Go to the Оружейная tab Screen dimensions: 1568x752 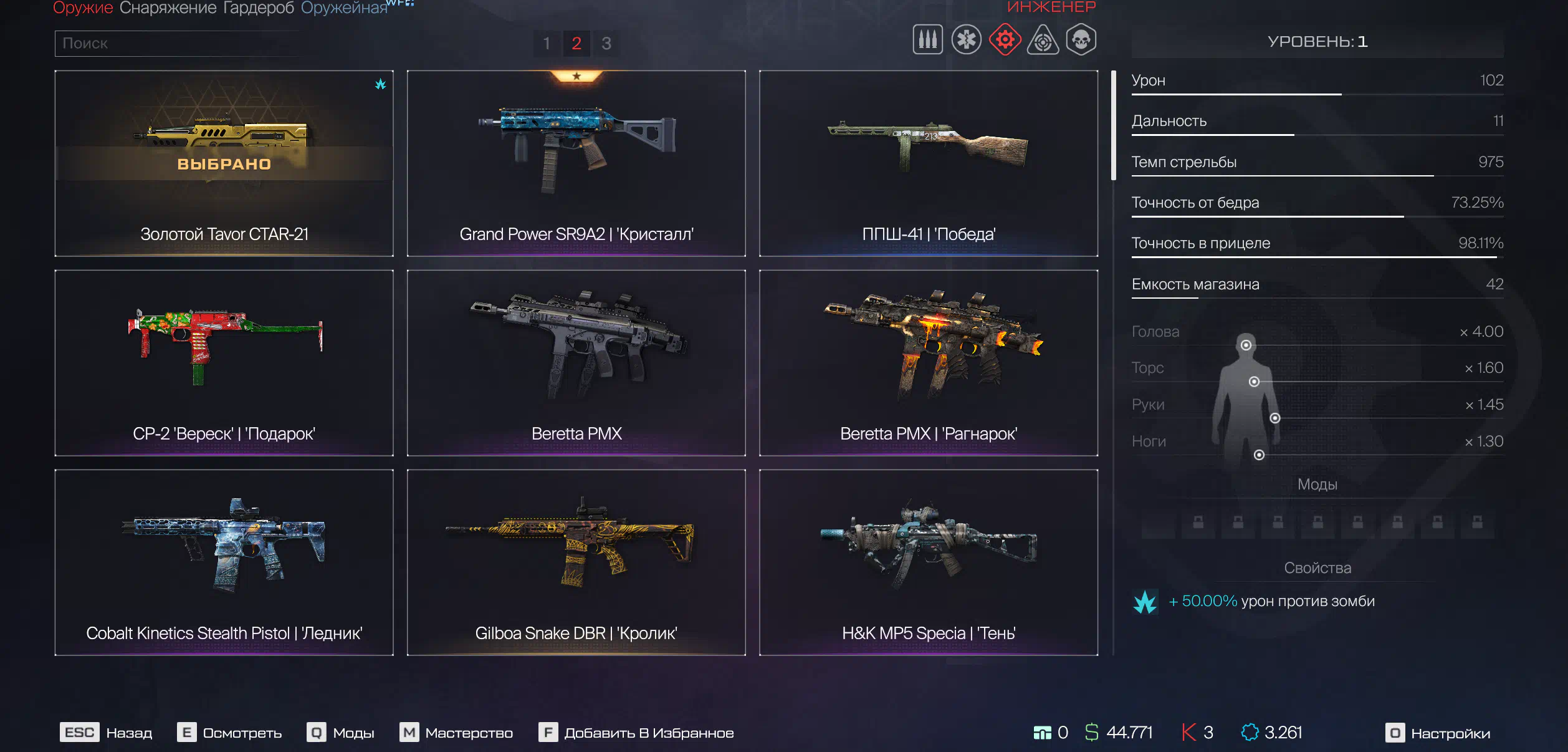pos(344,7)
